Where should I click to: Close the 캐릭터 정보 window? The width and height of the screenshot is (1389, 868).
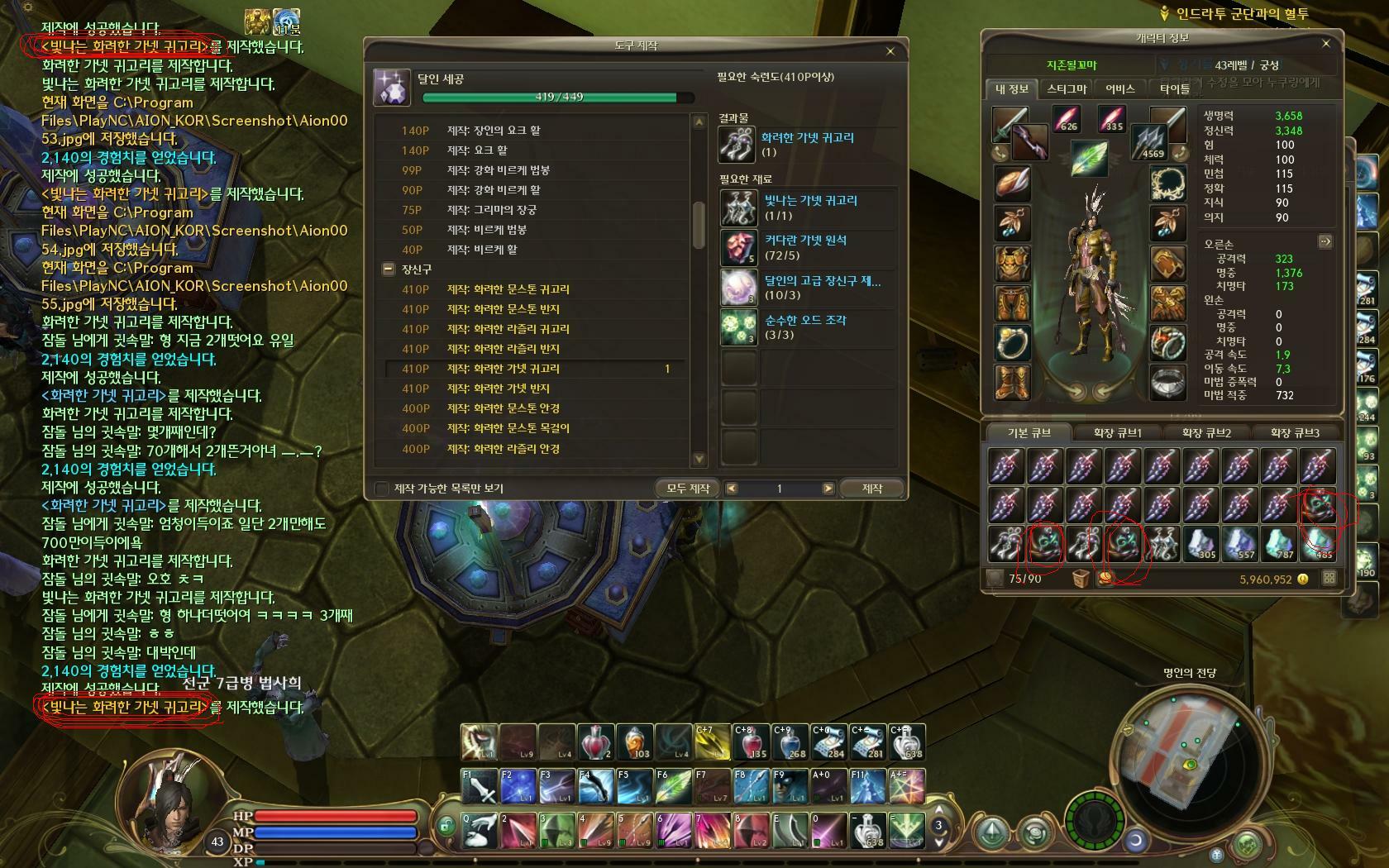pyautogui.click(x=1326, y=44)
